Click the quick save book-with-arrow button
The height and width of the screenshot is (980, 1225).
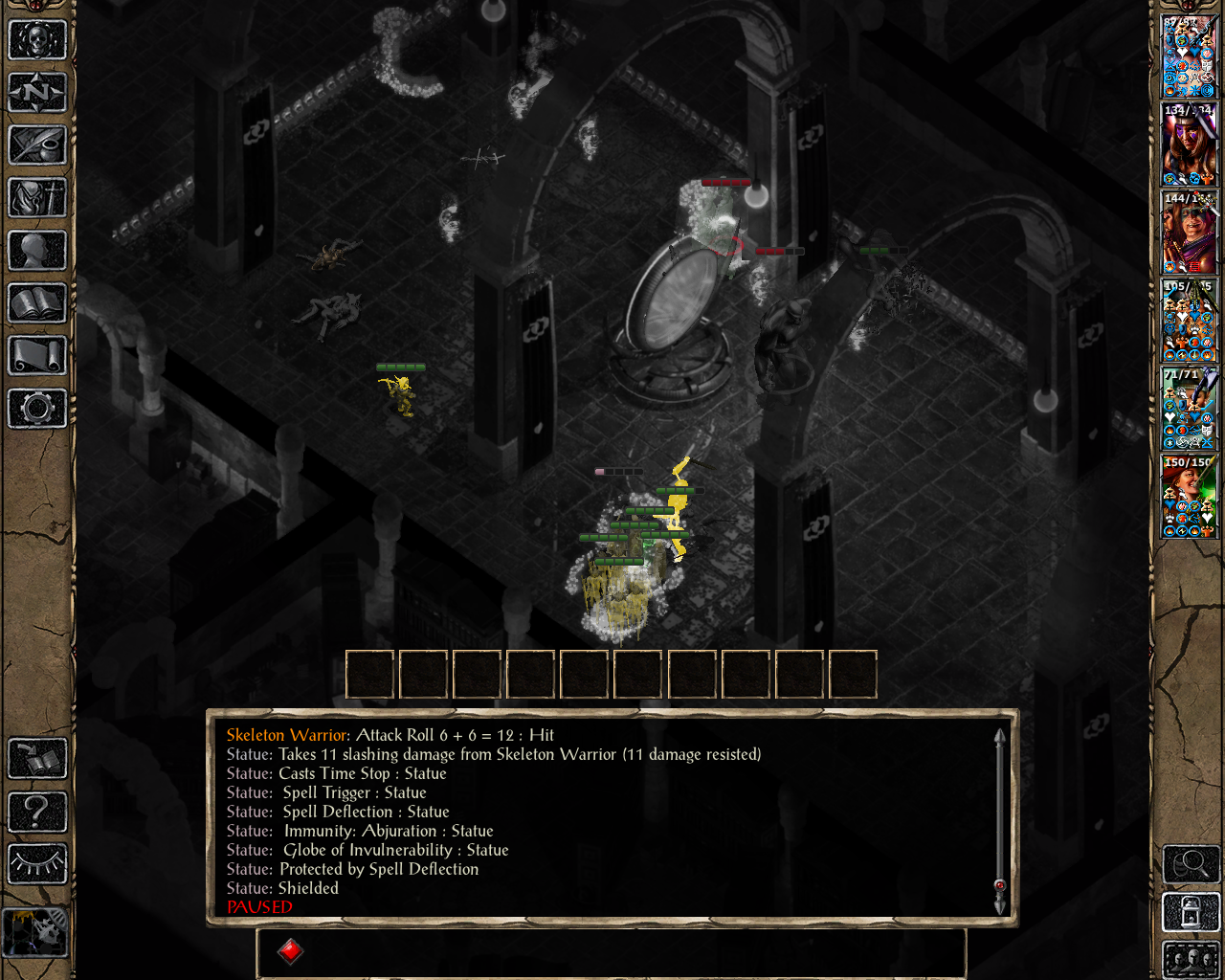(x=37, y=759)
